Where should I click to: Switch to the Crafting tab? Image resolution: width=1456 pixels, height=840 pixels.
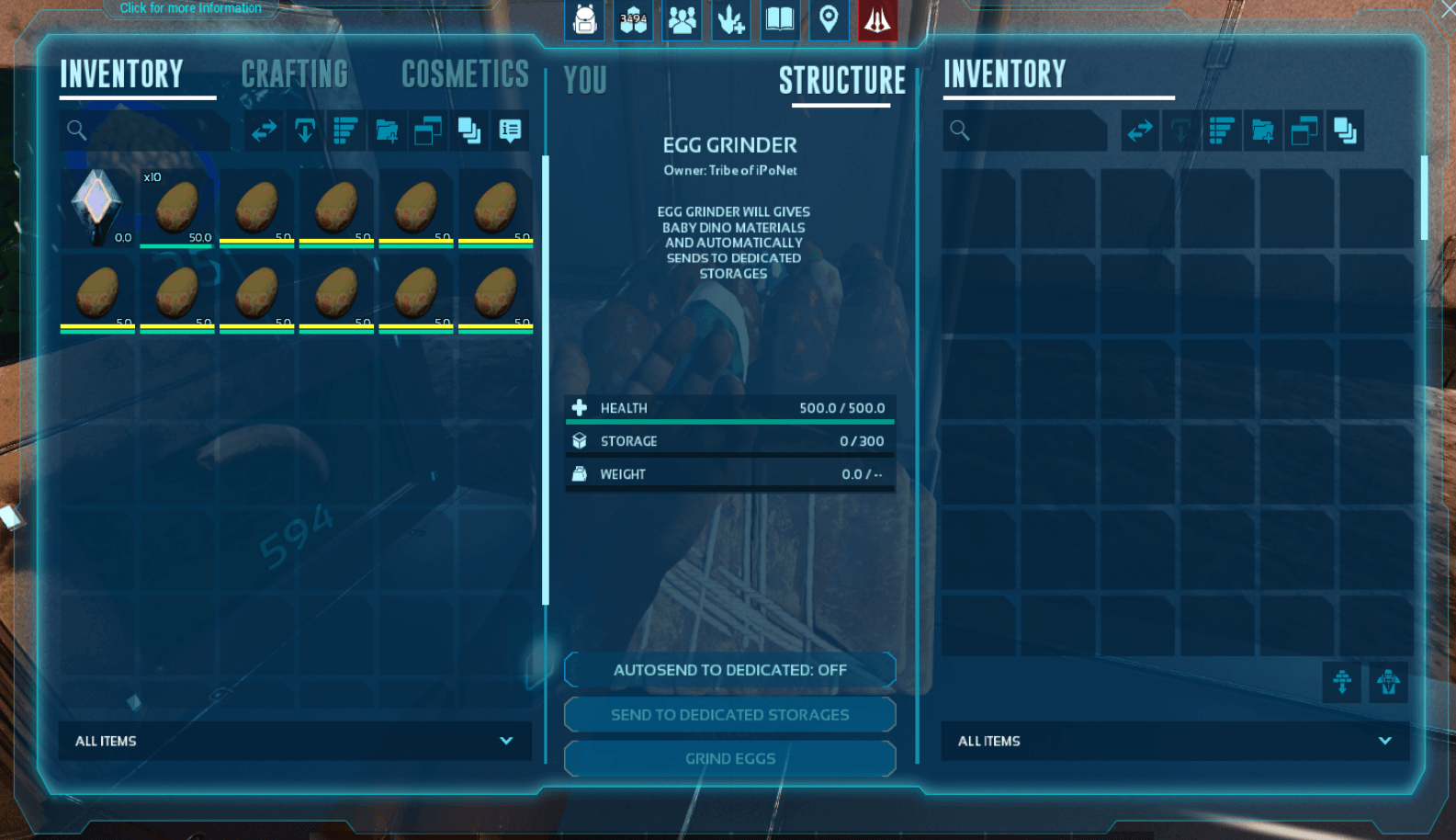(x=295, y=74)
